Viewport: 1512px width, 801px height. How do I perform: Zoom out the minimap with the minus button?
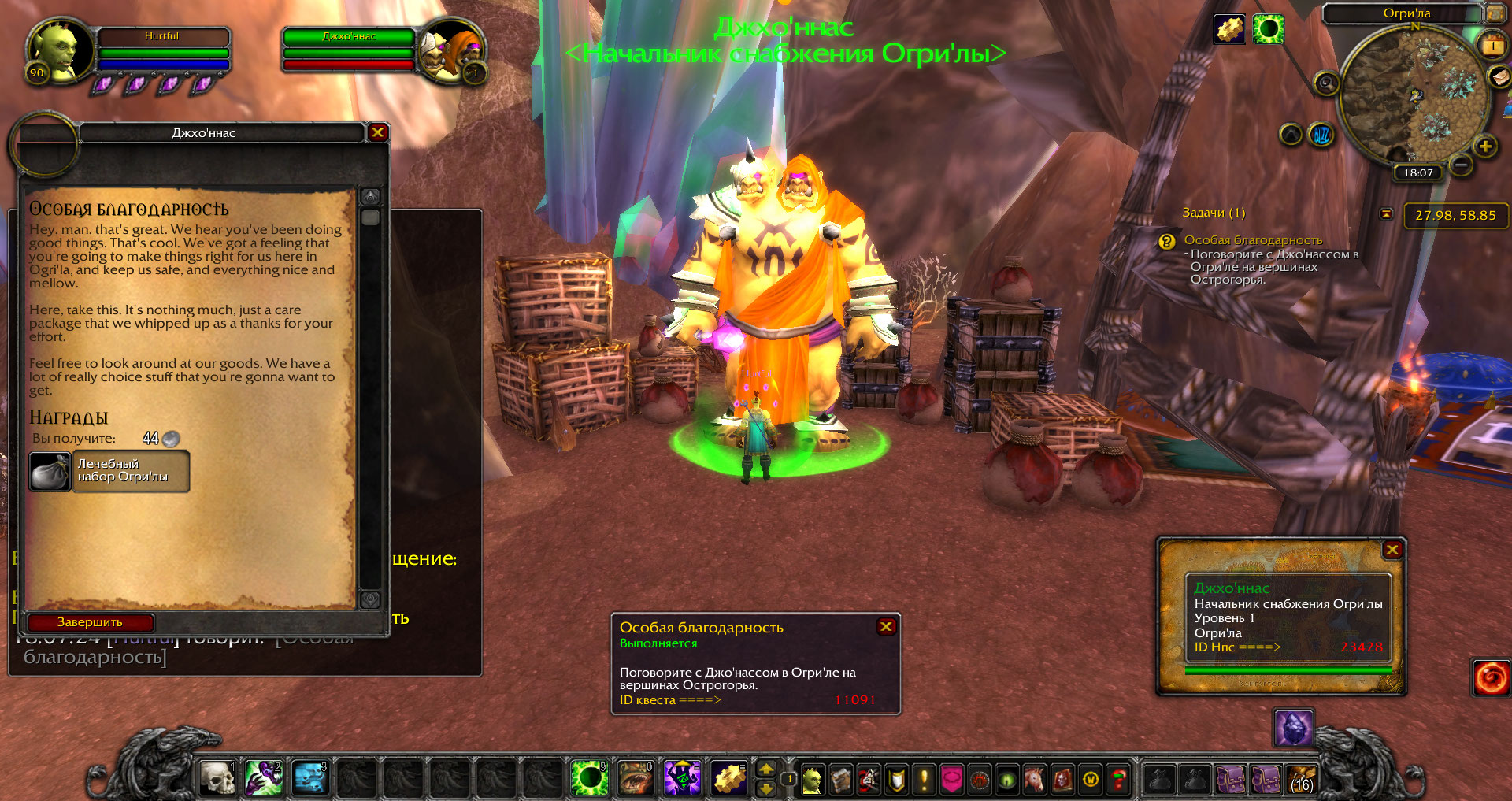(1461, 165)
